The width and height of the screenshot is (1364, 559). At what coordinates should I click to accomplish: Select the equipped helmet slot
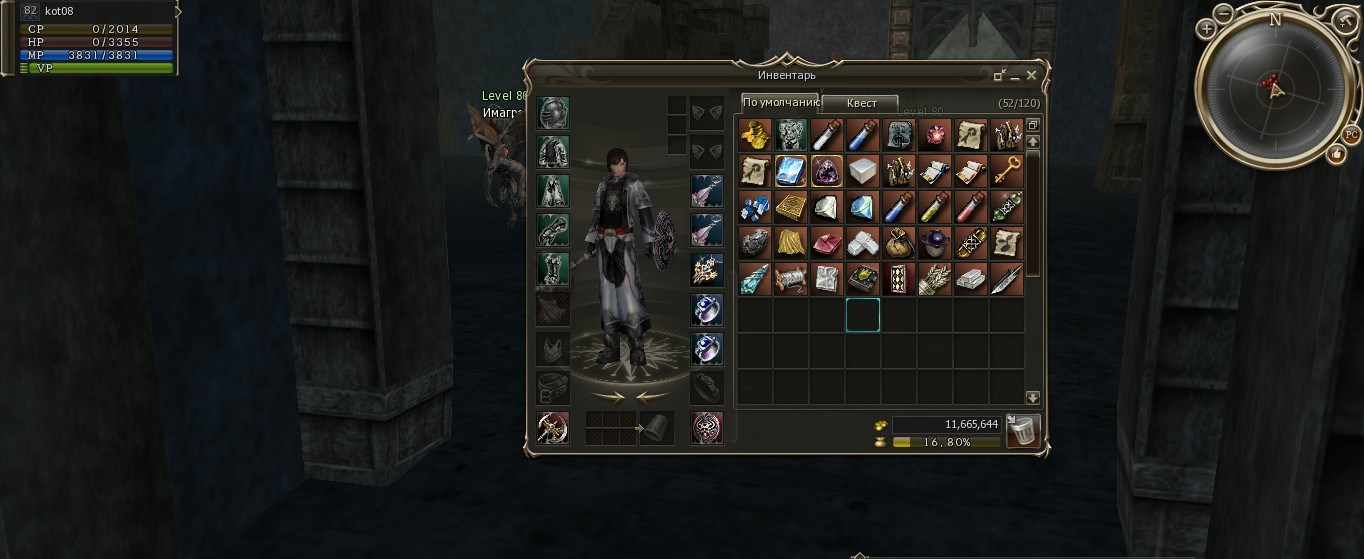point(553,114)
